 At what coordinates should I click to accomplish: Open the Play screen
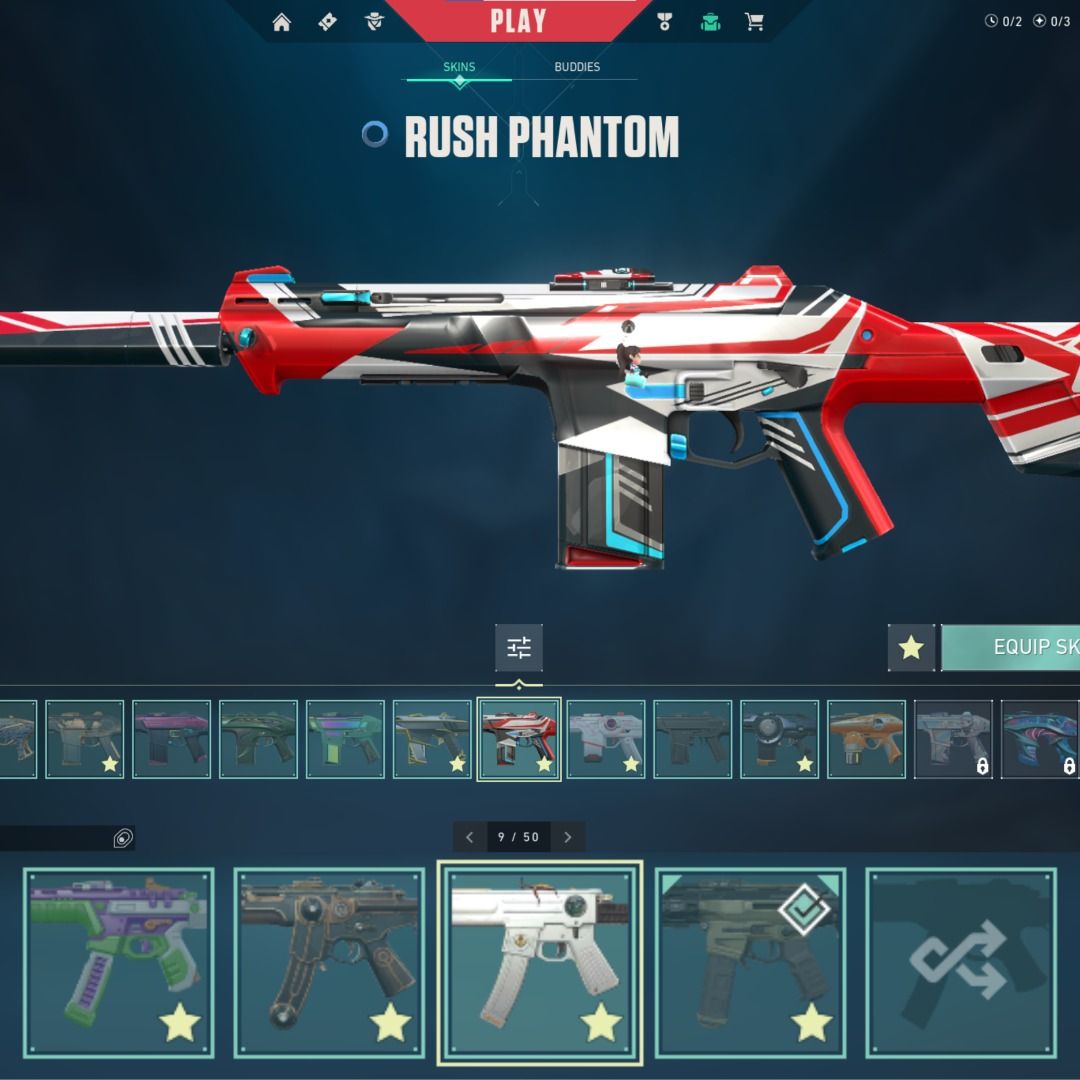pos(518,21)
